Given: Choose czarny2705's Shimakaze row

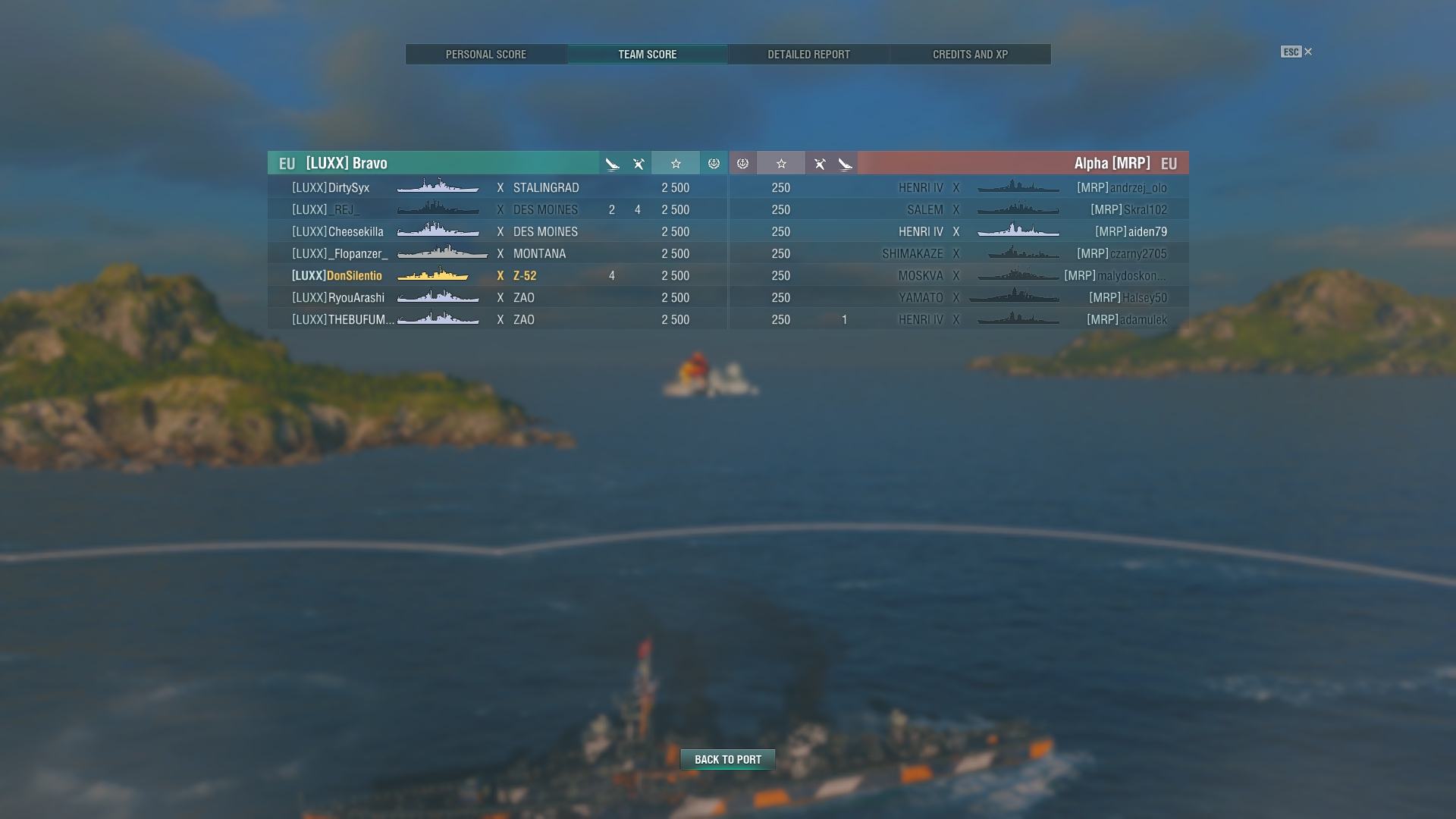Looking at the screenshot, I should pos(959,254).
